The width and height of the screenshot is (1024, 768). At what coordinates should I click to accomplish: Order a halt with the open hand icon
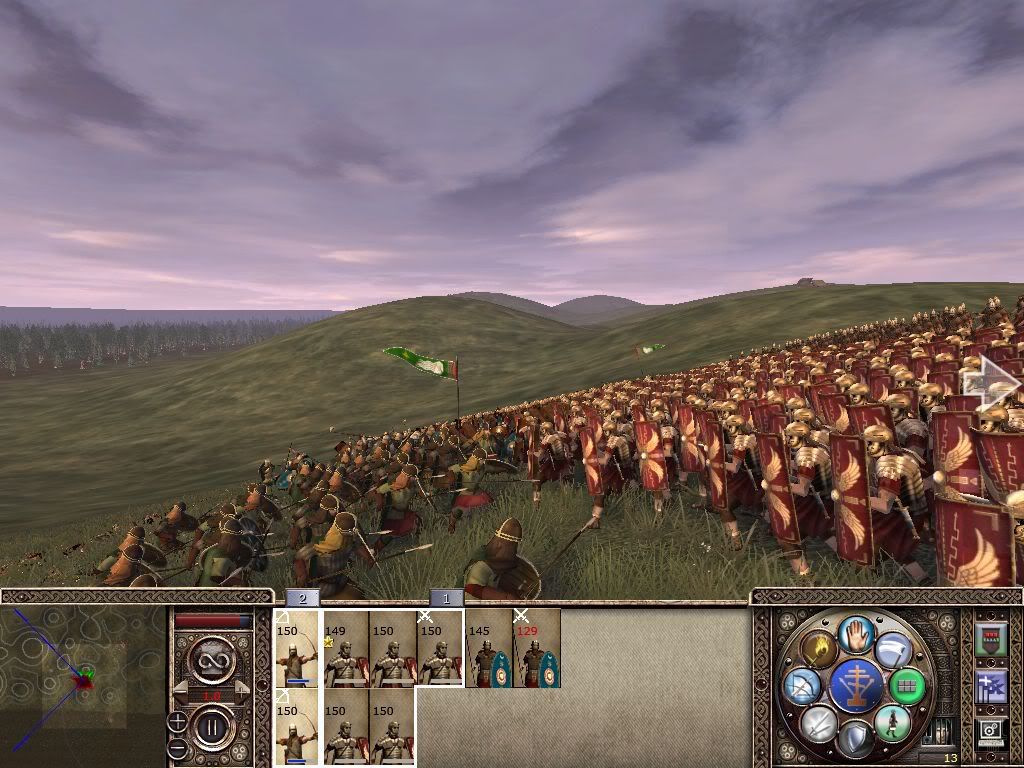tap(856, 634)
